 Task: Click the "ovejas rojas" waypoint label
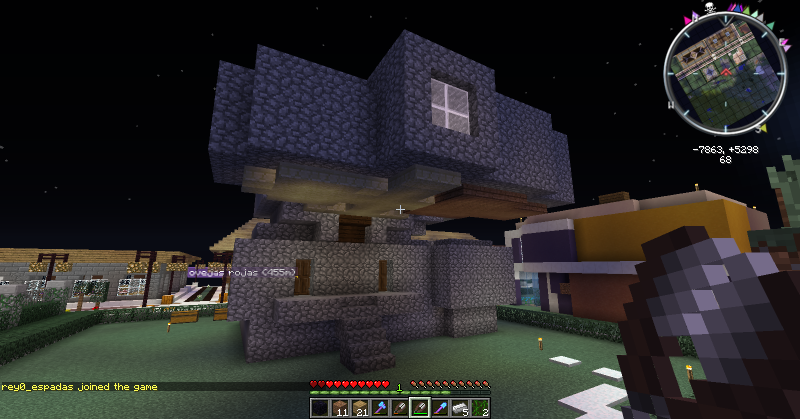pos(238,271)
